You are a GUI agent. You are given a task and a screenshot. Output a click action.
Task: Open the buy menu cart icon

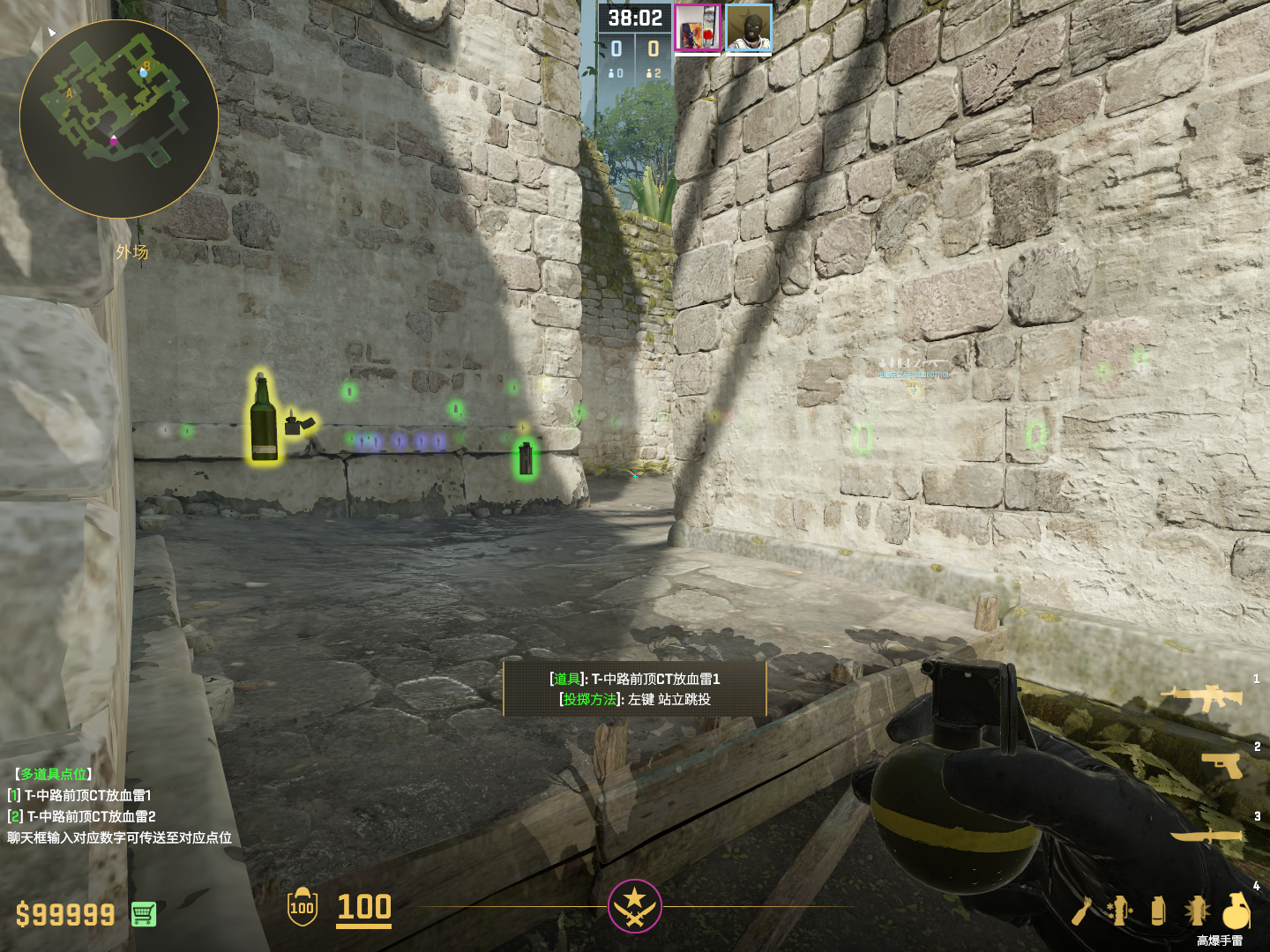144,914
